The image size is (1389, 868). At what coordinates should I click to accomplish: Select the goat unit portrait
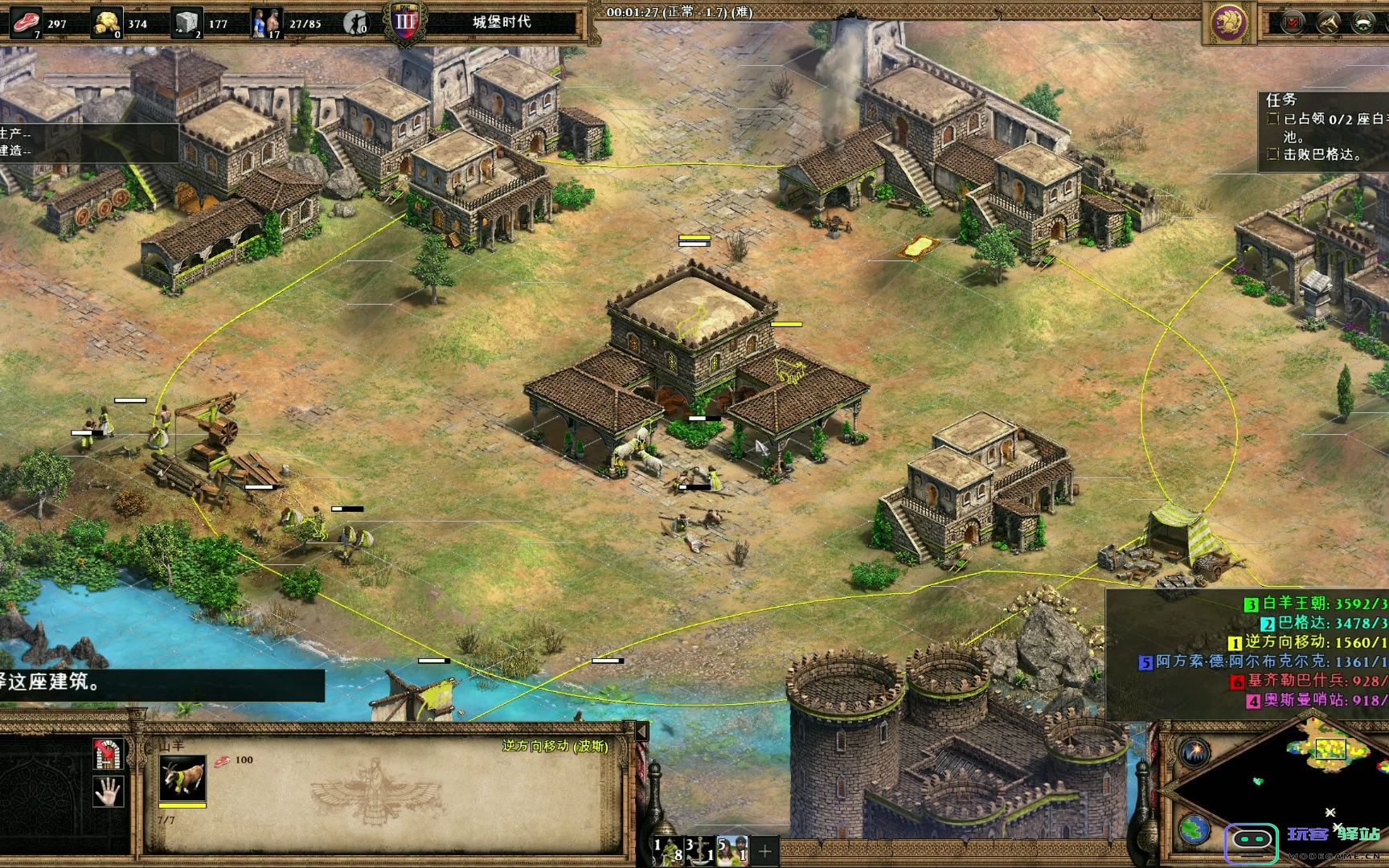pos(182,777)
